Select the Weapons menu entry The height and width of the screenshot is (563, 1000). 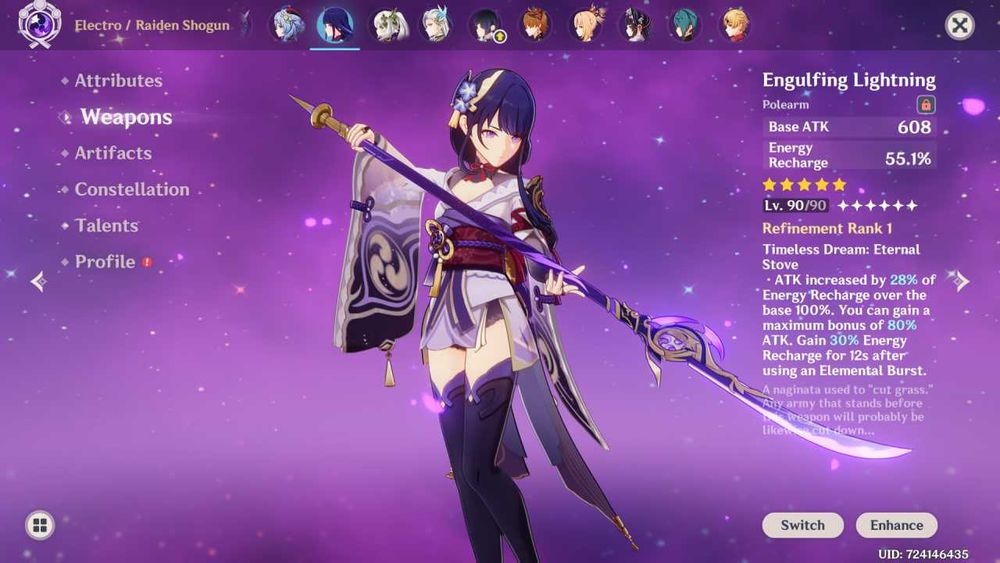126,117
